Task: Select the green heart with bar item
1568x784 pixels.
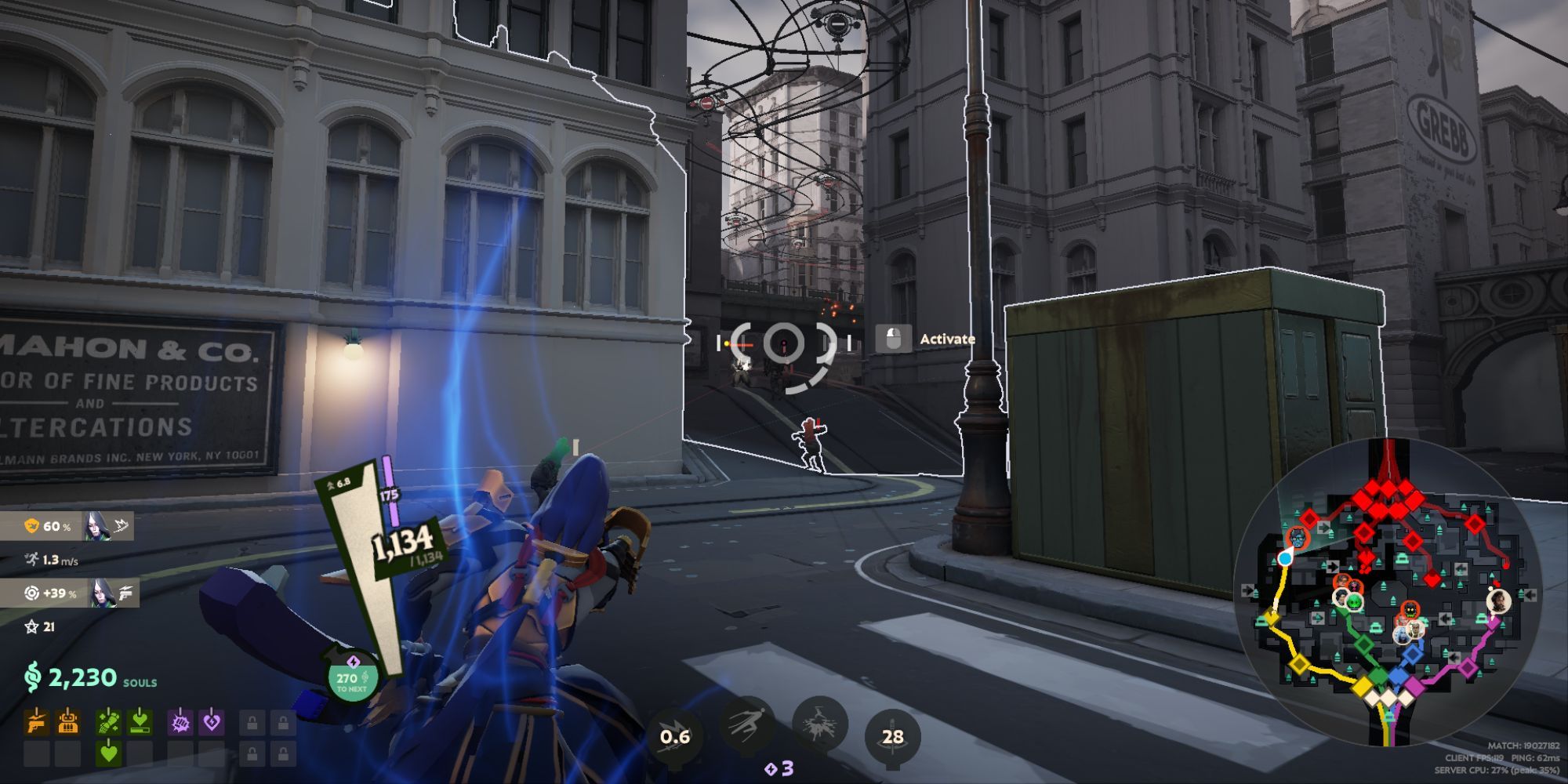Action: (x=140, y=721)
